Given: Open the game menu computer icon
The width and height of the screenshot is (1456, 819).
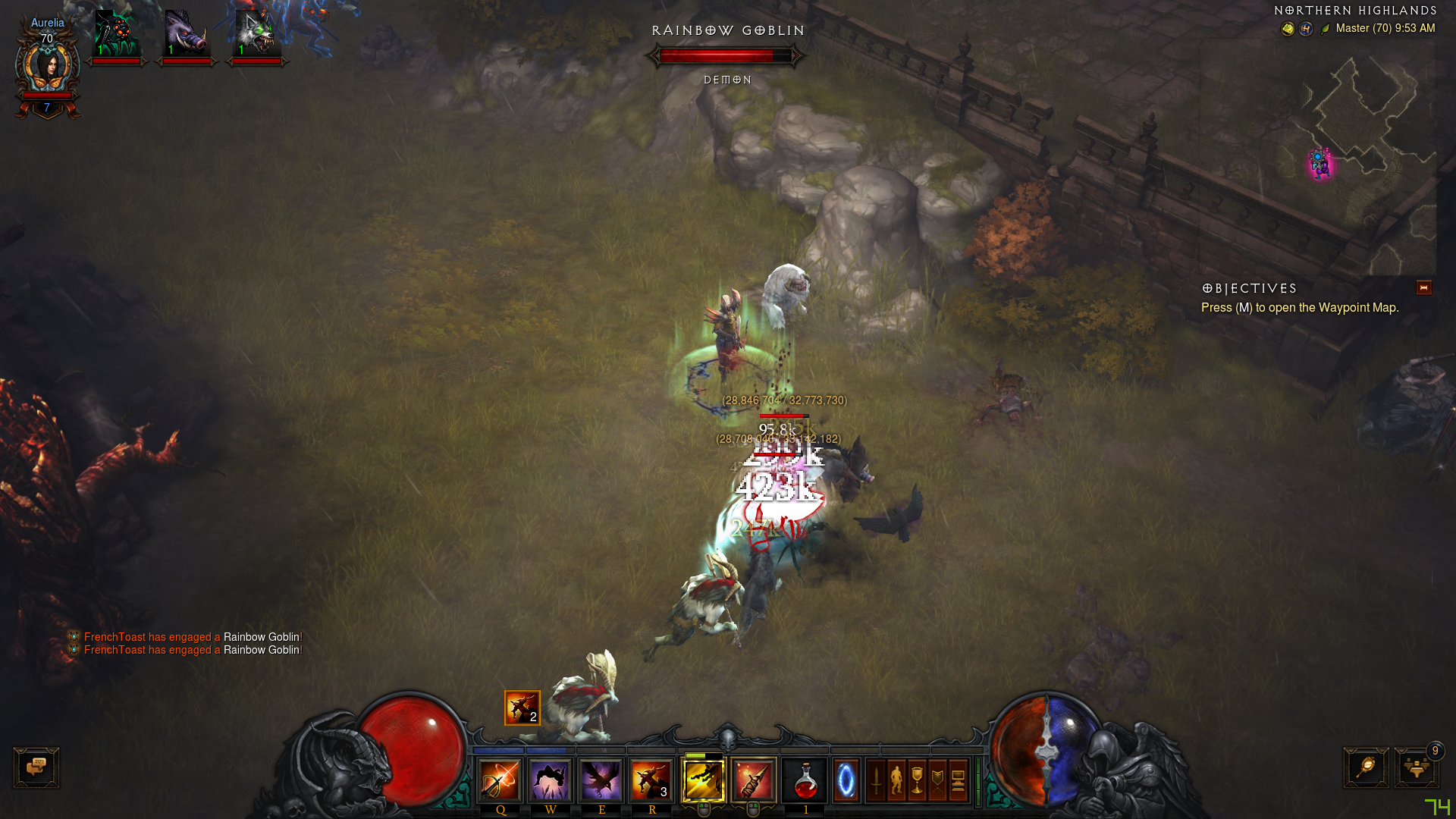Looking at the screenshot, I should point(959,780).
